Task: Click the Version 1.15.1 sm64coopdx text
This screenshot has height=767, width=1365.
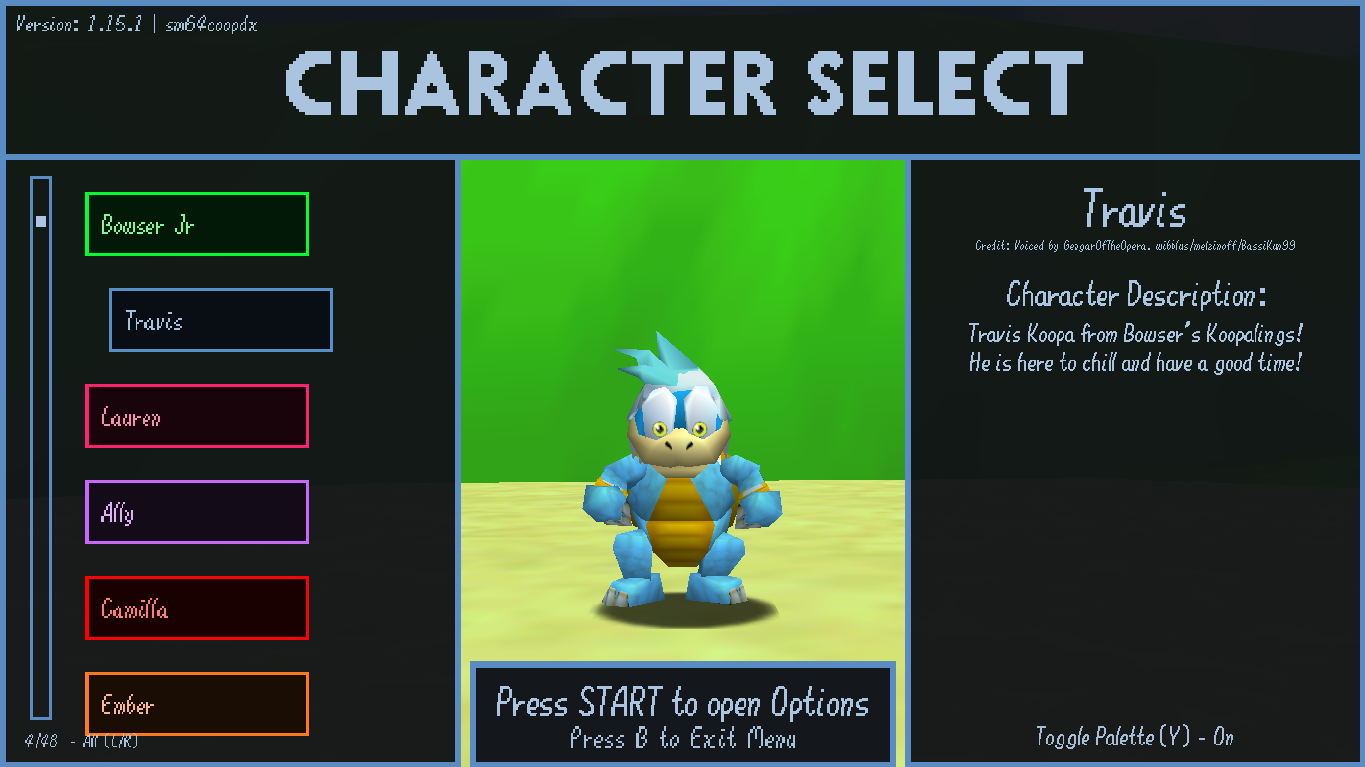Action: (135, 24)
